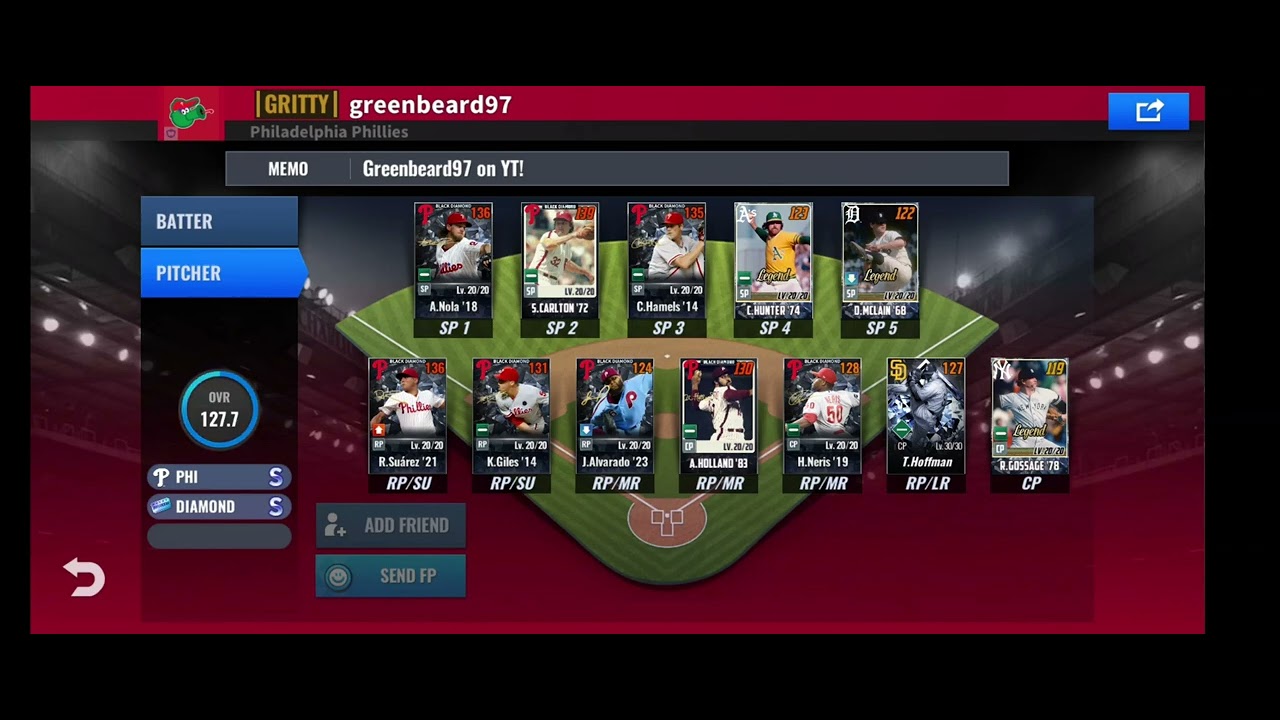This screenshot has height=720, width=1280.
Task: Show the PHI team deck bonus
Action: [x=219, y=477]
